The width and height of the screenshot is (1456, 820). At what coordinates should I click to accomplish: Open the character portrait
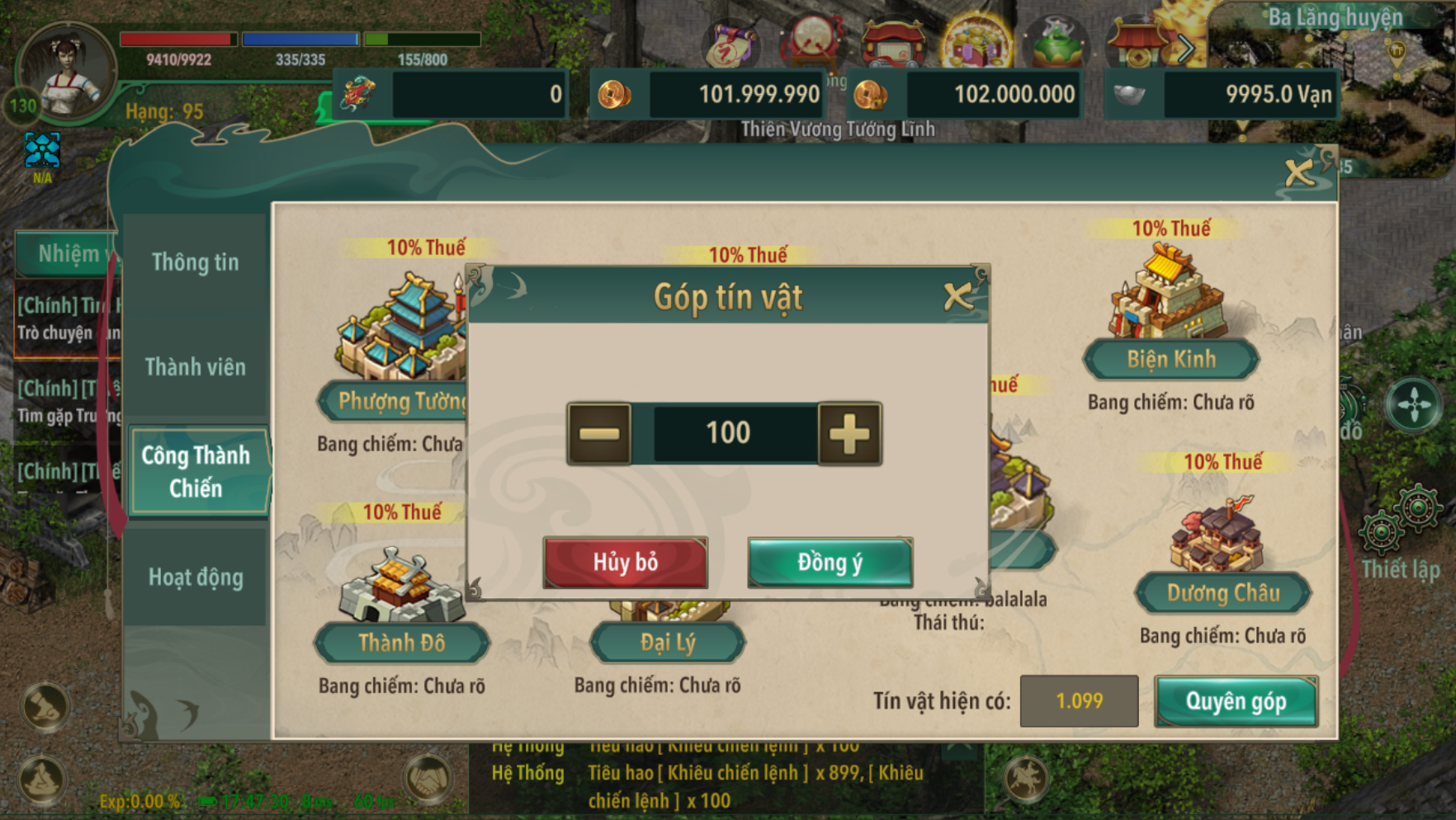[66, 73]
